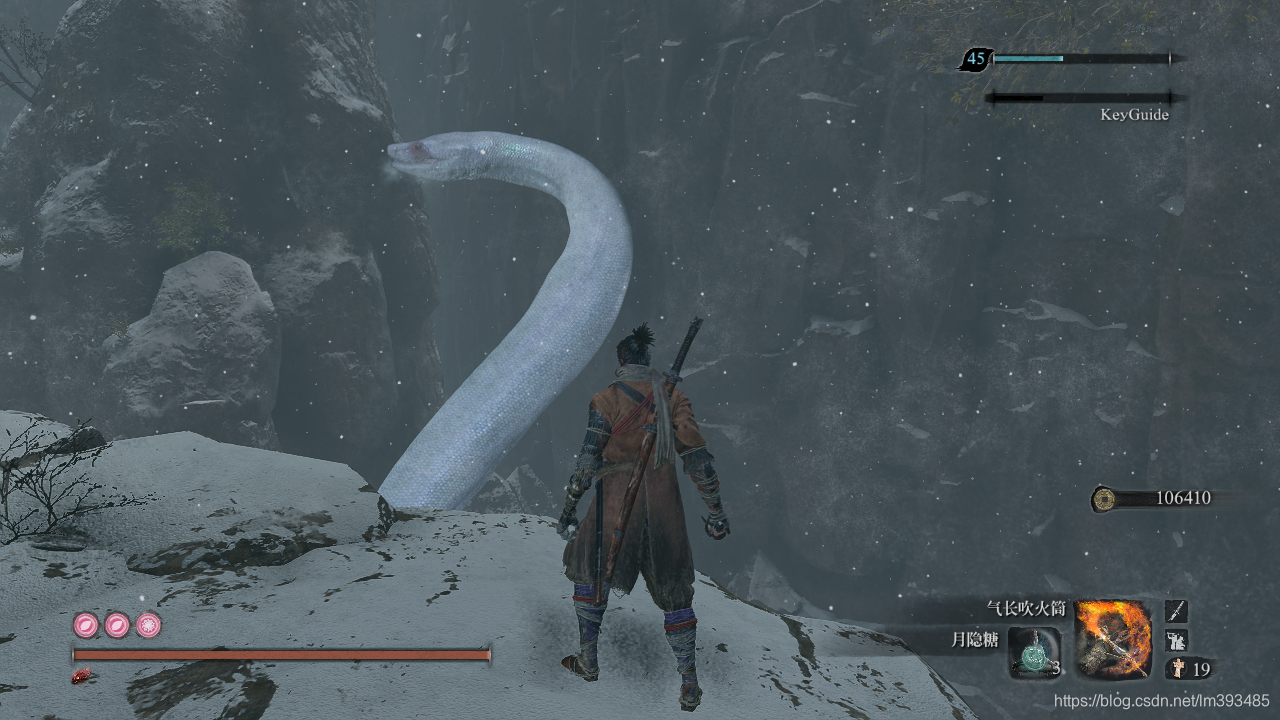Click the blossom-shaped resurrection node

149,626
